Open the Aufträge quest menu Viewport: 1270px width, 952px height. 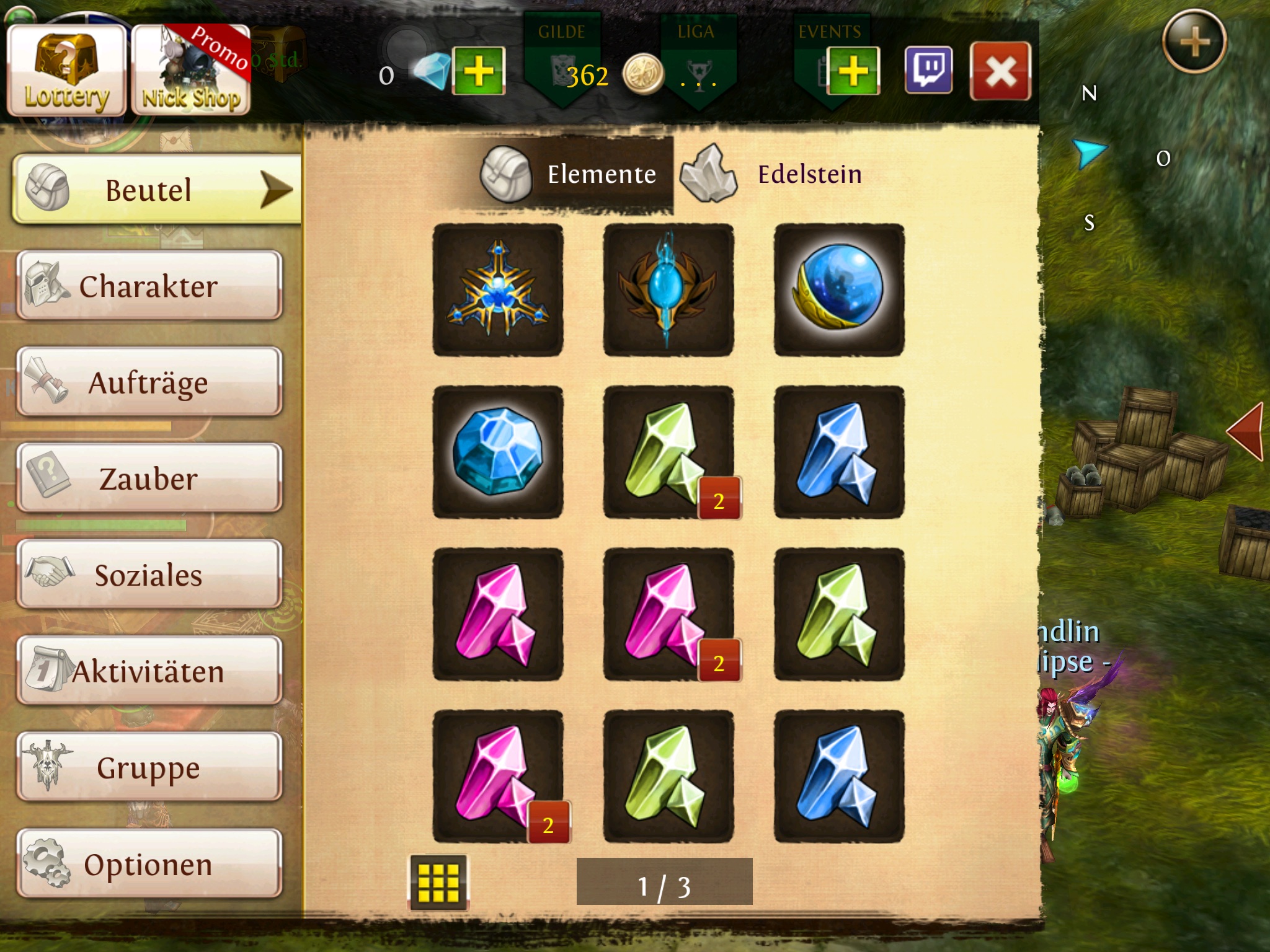(149, 382)
